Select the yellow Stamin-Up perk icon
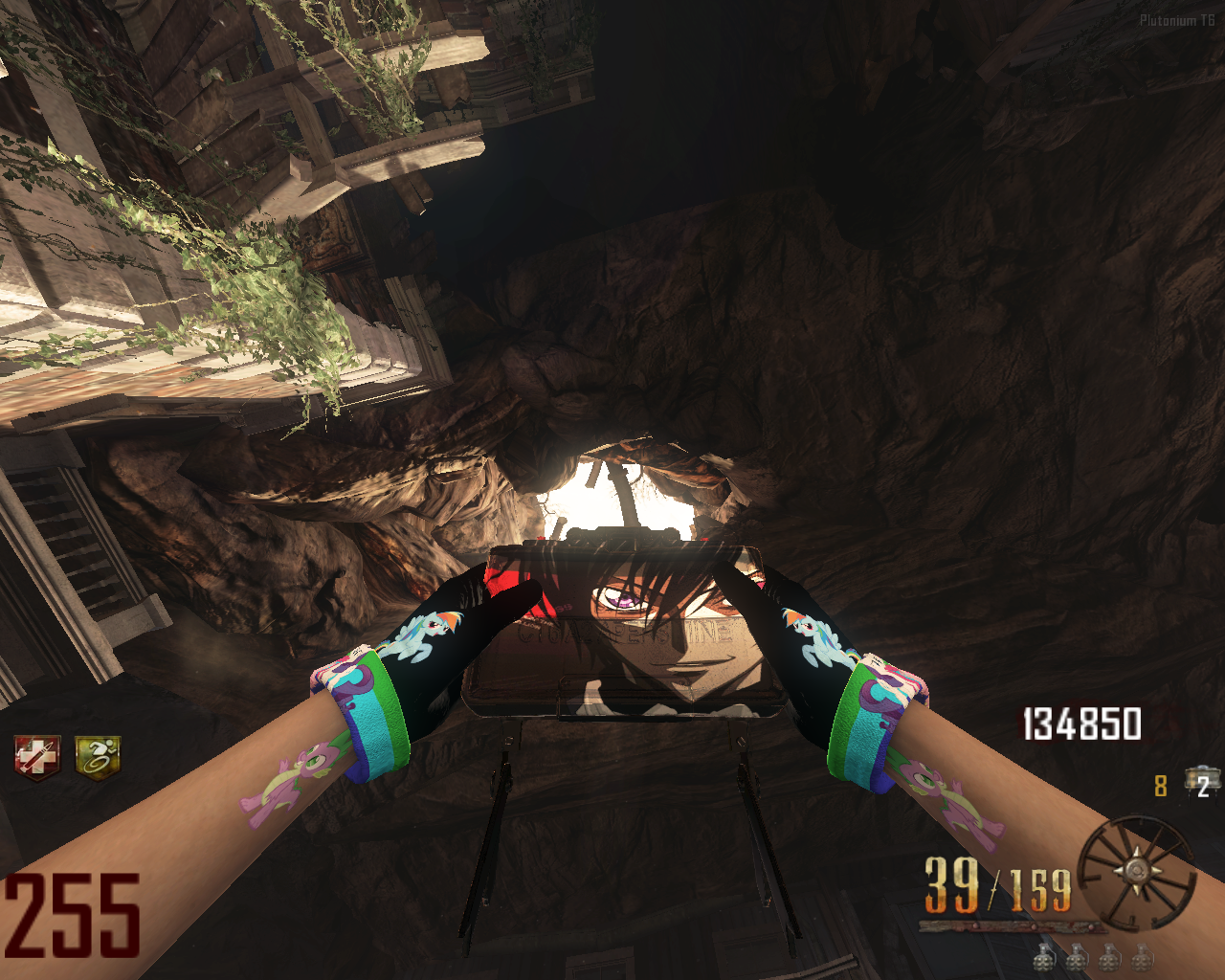This screenshot has height=980, width=1225. pyautogui.click(x=99, y=758)
